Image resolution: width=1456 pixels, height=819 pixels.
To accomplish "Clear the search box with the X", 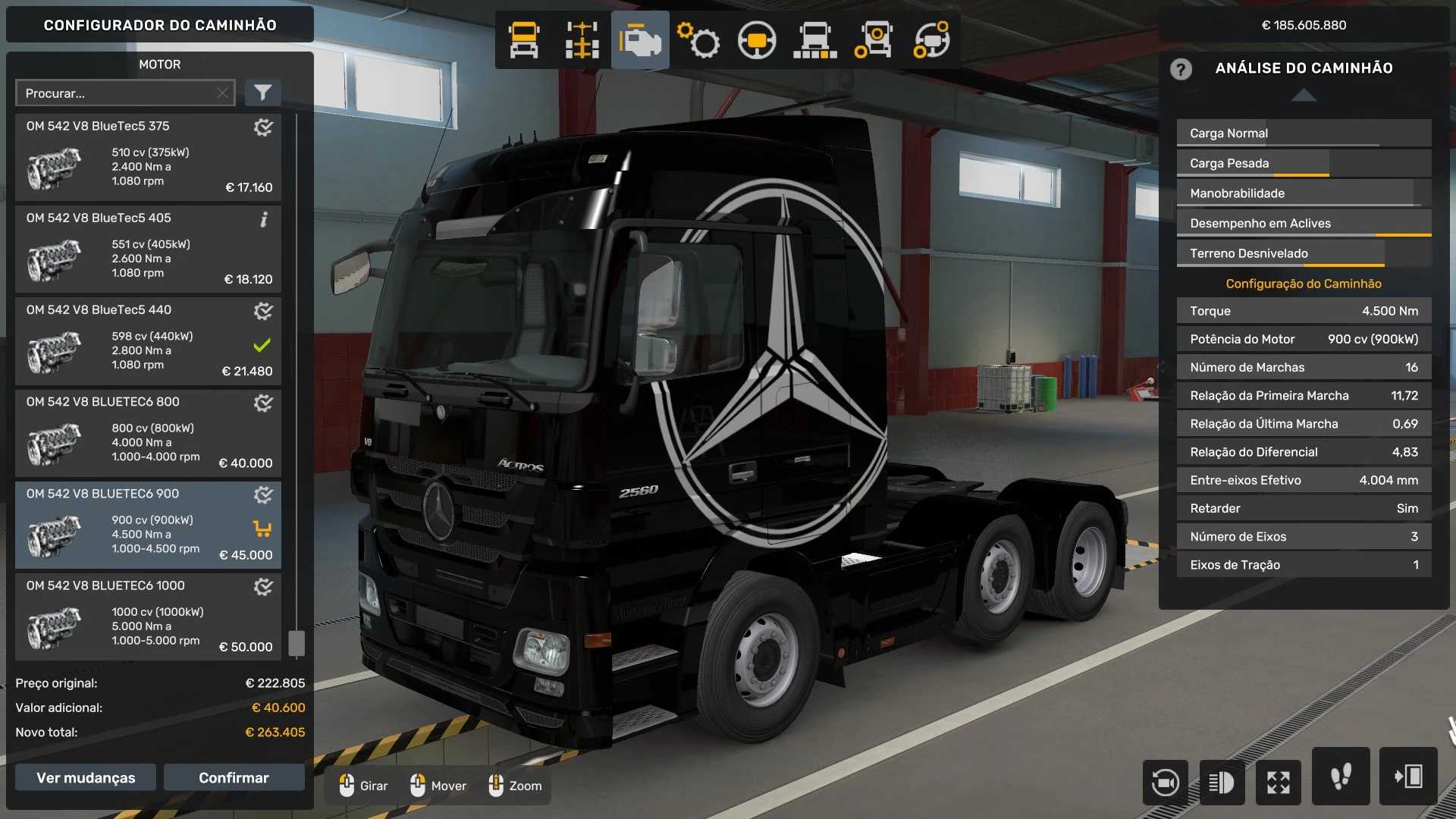I will coord(222,93).
